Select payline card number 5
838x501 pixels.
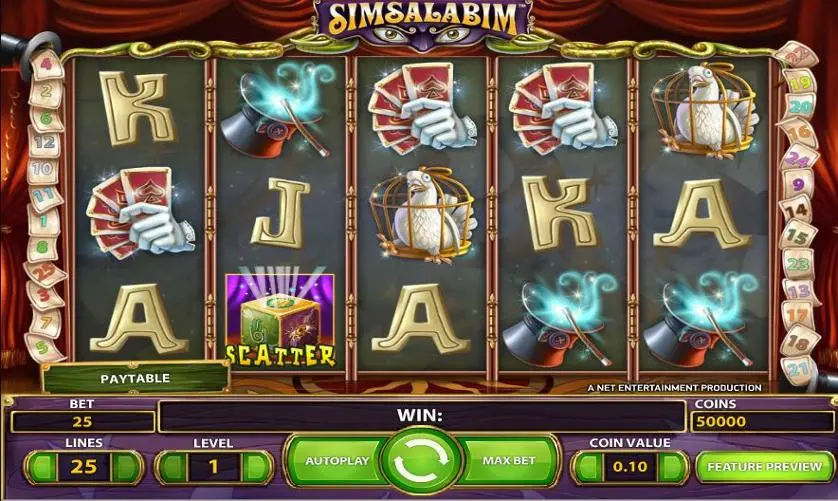coord(44,347)
